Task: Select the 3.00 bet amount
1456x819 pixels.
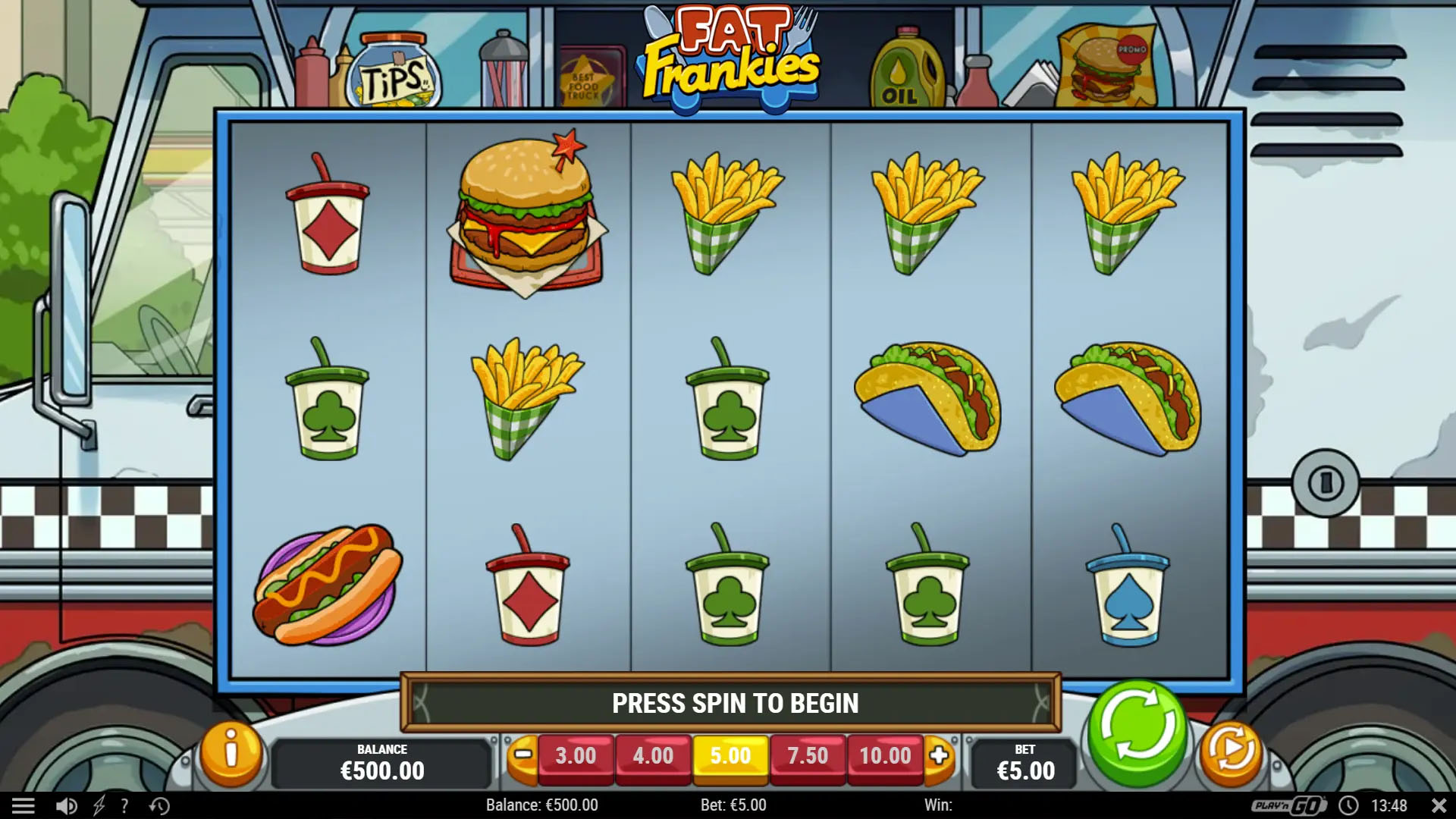Action: [576, 756]
